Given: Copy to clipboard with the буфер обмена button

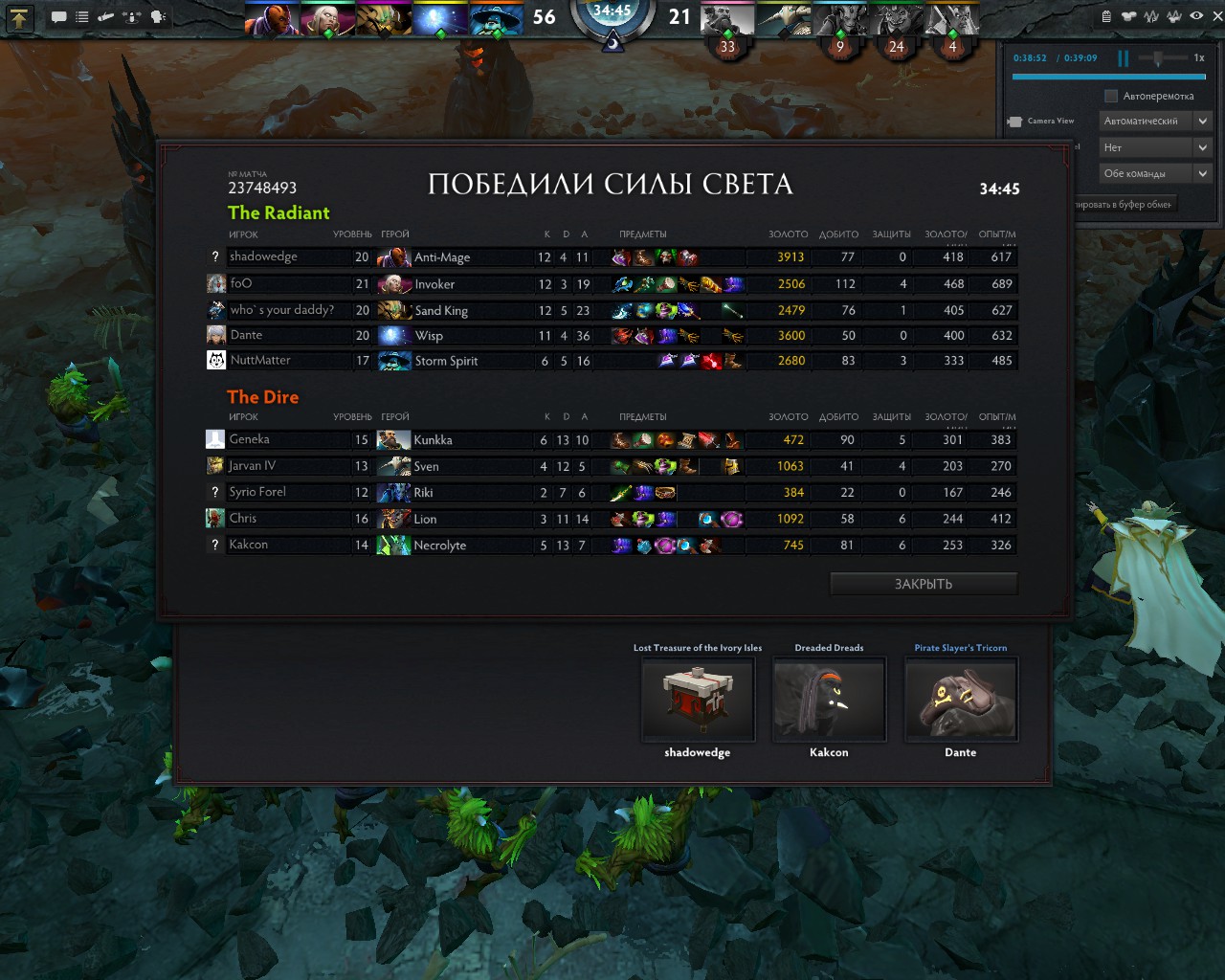Looking at the screenshot, I should click(1123, 204).
